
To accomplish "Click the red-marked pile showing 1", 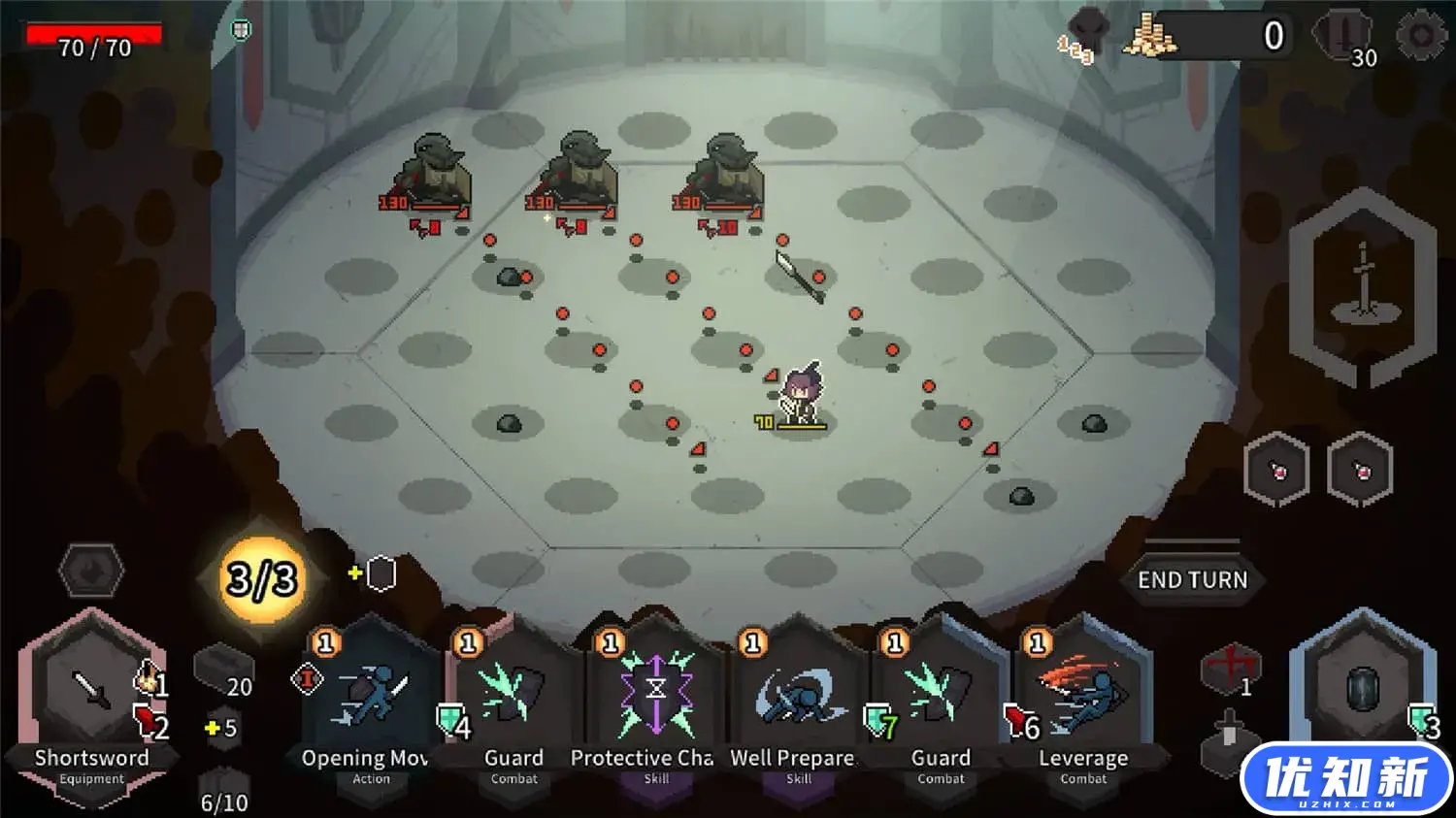I will (1230, 670).
